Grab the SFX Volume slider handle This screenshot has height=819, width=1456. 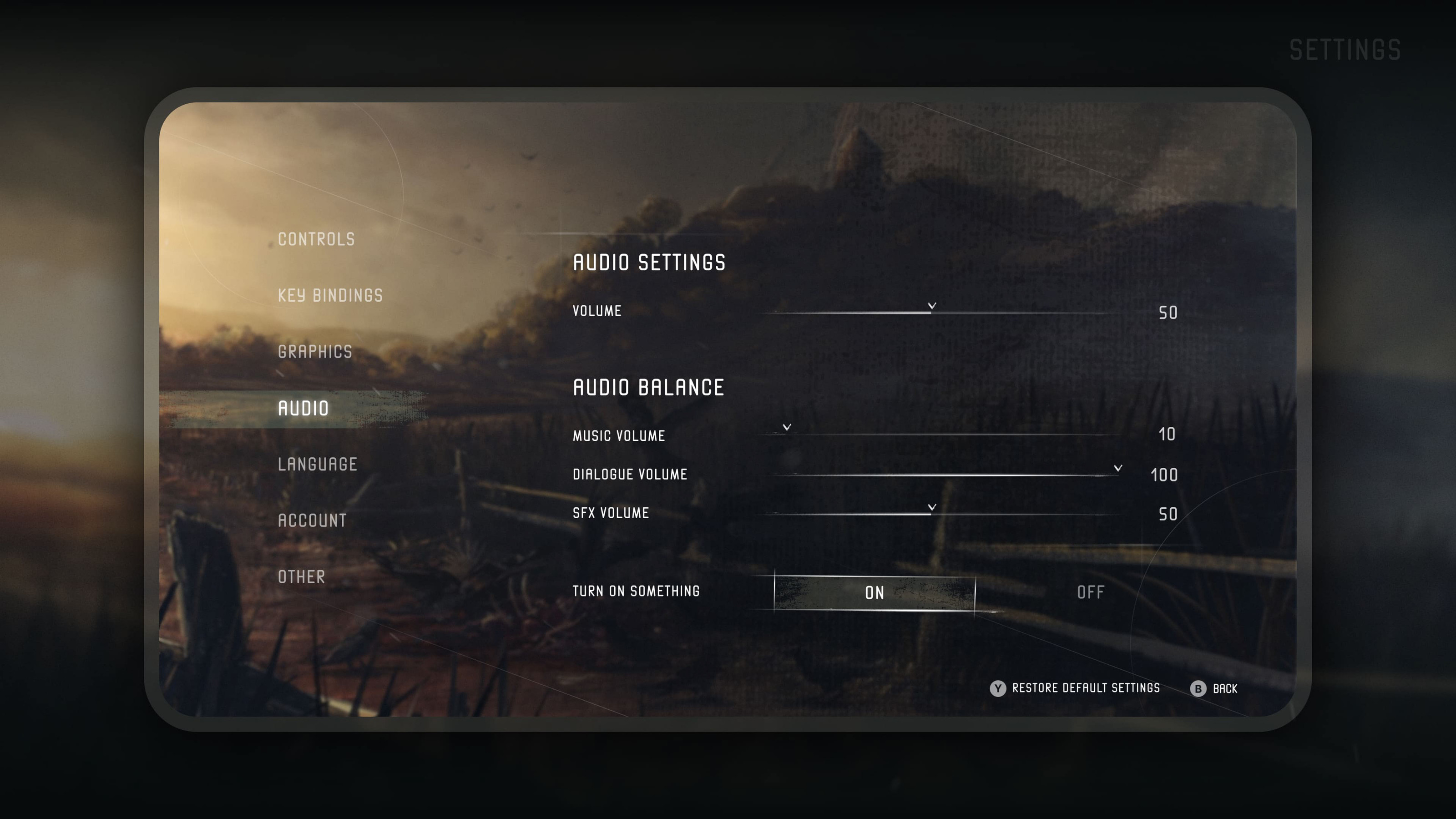point(932,510)
